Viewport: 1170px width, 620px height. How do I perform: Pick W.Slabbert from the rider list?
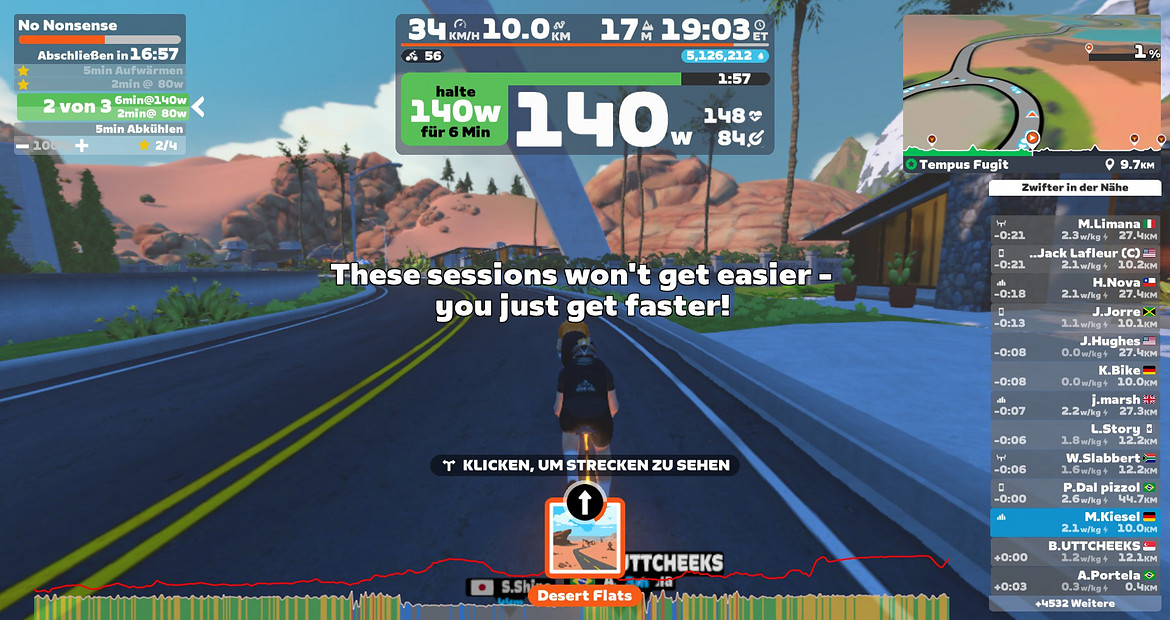coord(1075,463)
